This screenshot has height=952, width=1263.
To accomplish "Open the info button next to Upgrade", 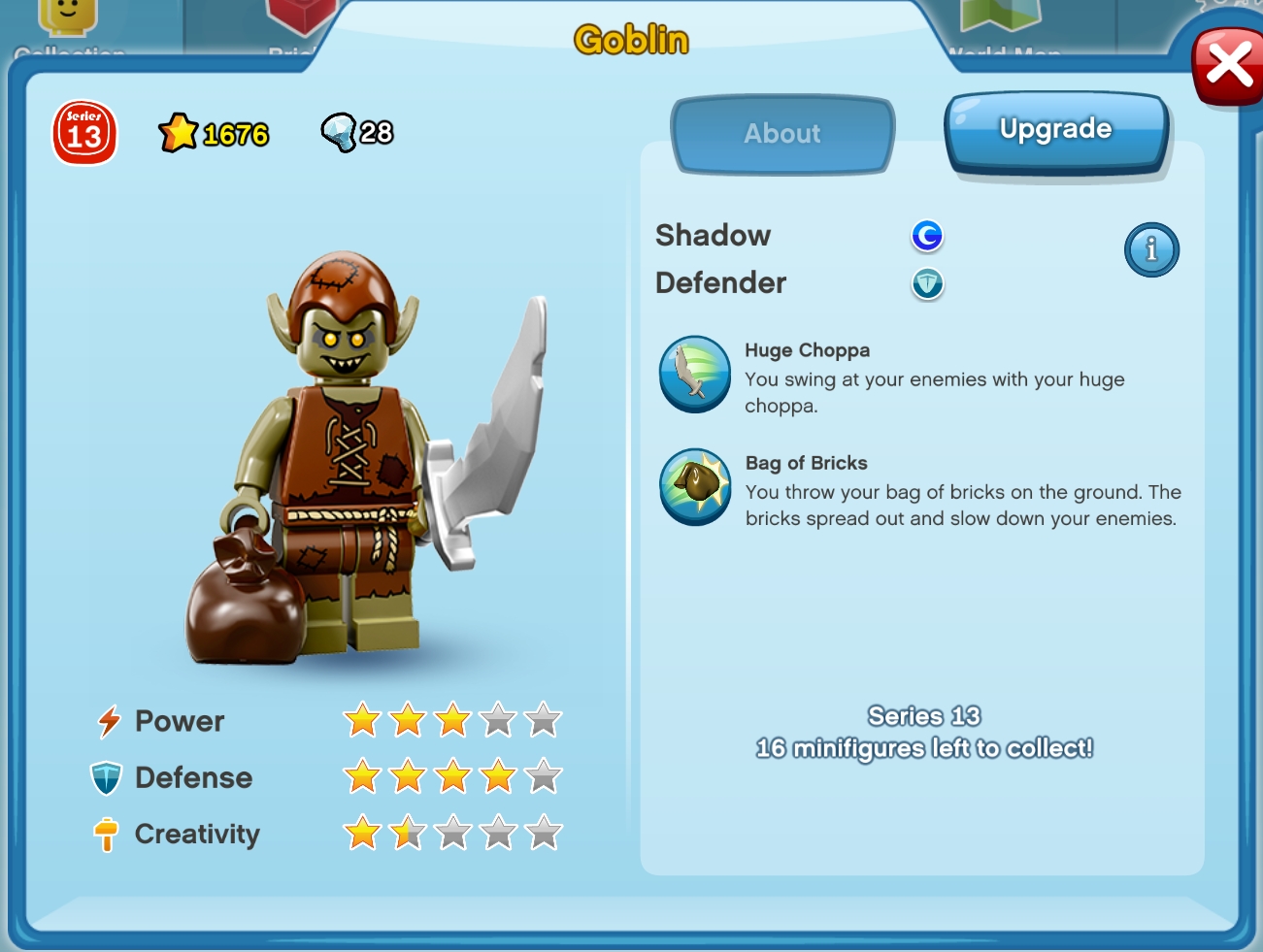I will point(1151,249).
